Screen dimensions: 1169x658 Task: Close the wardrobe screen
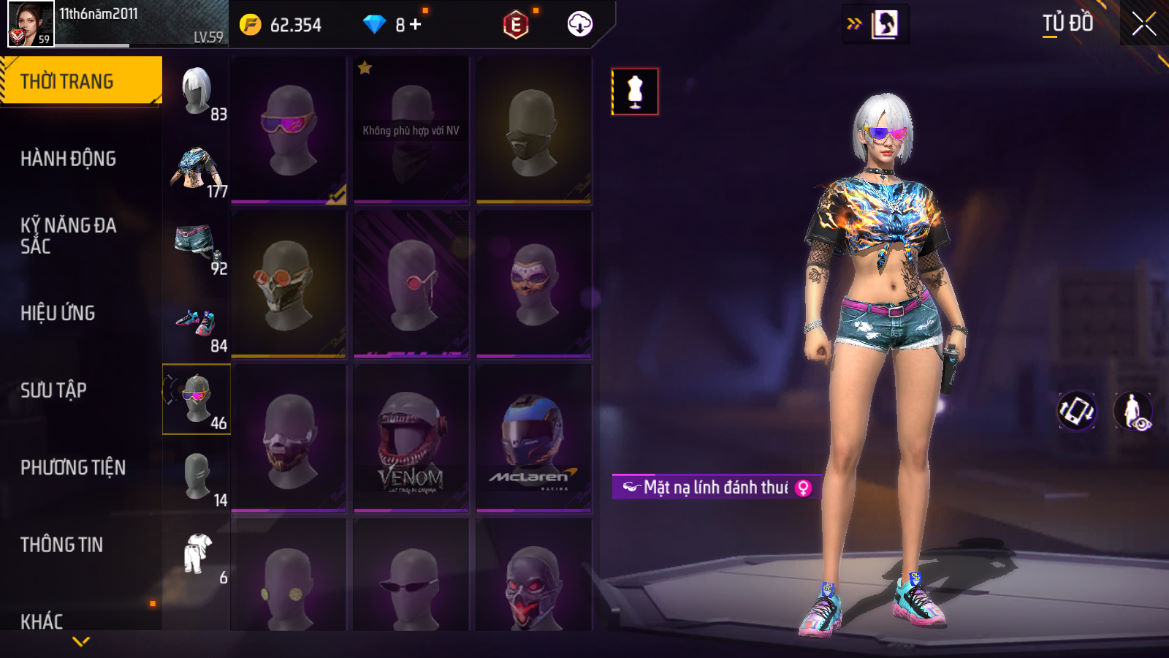(x=1143, y=24)
